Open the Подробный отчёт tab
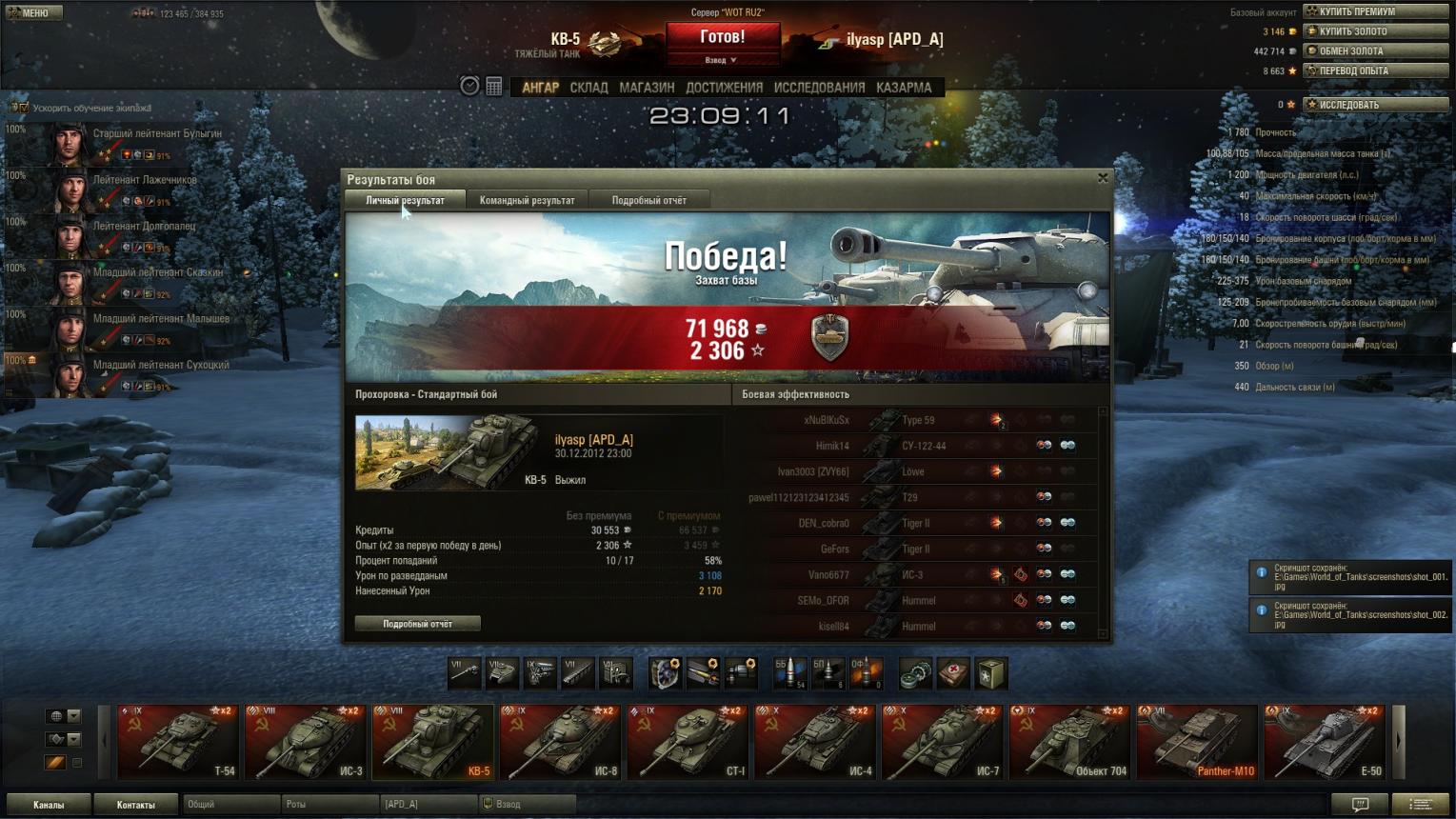Image resolution: width=1456 pixels, height=819 pixels. pos(648,200)
